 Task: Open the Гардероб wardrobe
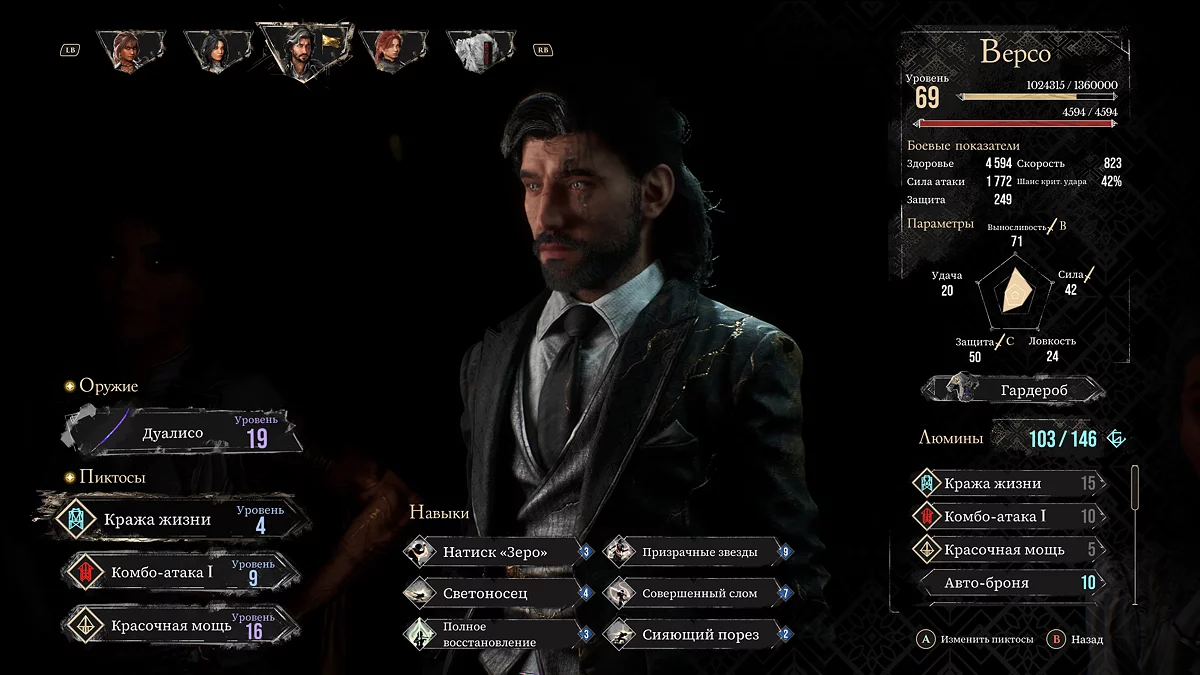click(x=1015, y=387)
